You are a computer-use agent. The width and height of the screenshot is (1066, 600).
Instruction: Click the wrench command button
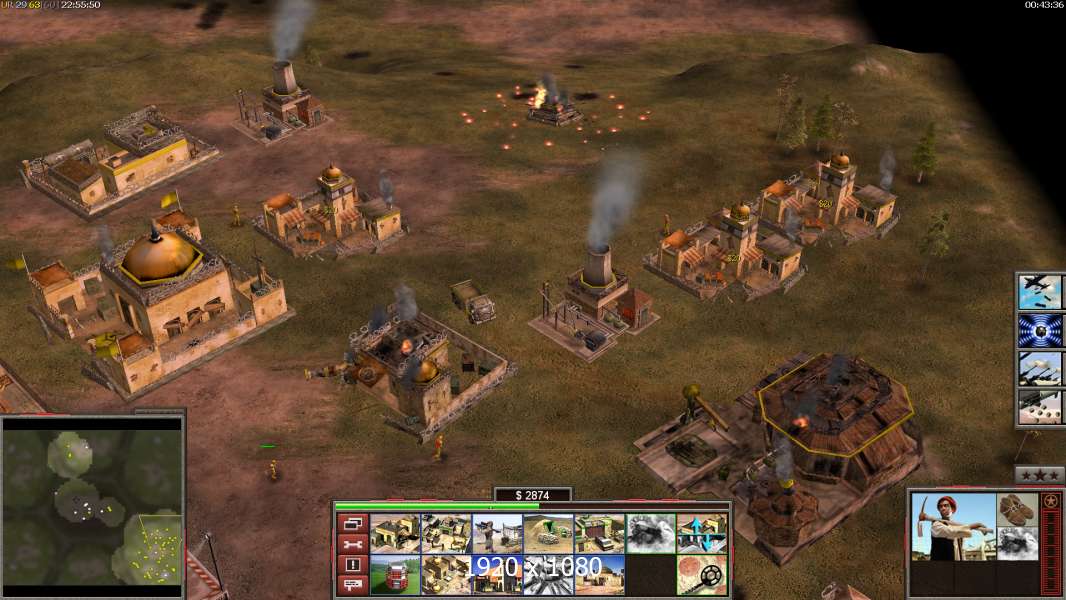[351, 544]
